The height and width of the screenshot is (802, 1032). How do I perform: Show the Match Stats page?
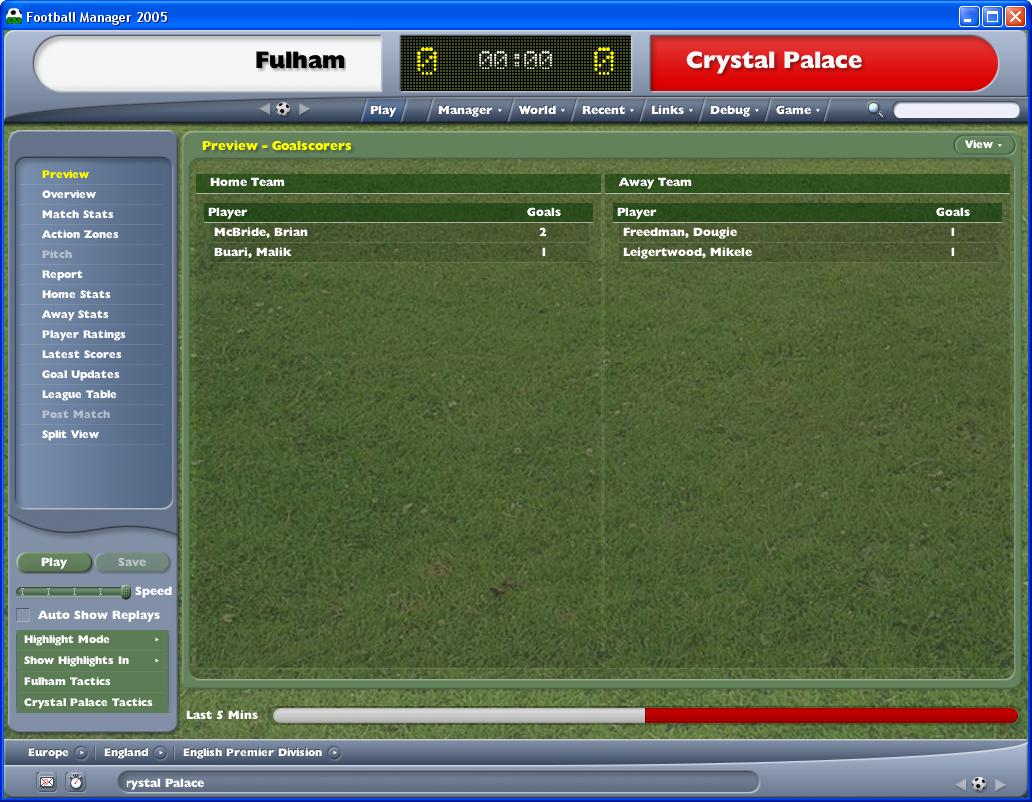point(77,214)
